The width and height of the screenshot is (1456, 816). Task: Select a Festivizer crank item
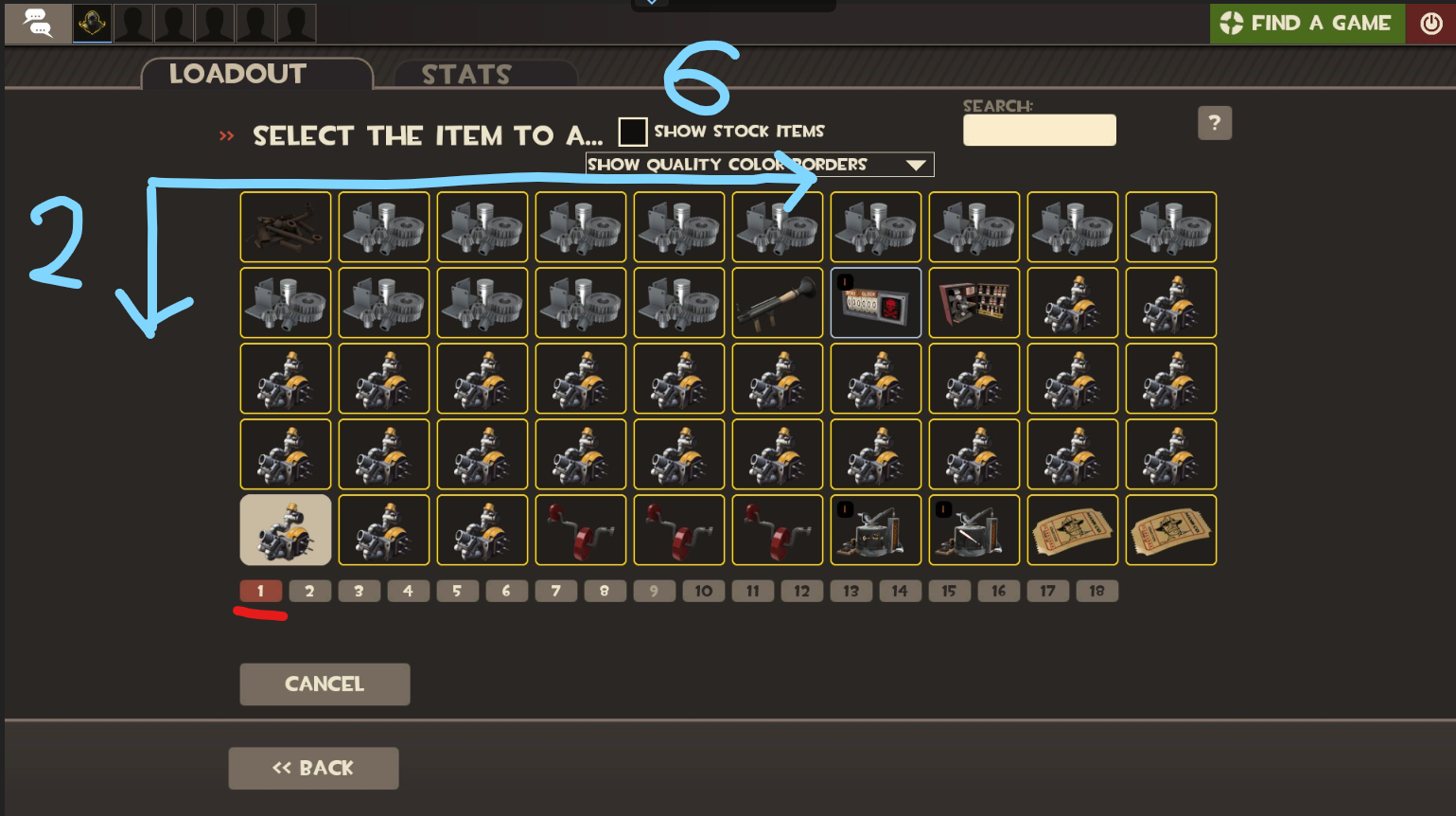(x=580, y=530)
